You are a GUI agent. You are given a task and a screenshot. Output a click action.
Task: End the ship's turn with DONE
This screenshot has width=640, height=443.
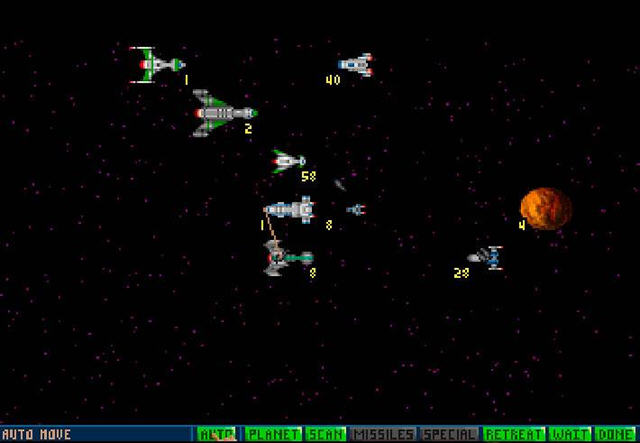tap(616, 434)
